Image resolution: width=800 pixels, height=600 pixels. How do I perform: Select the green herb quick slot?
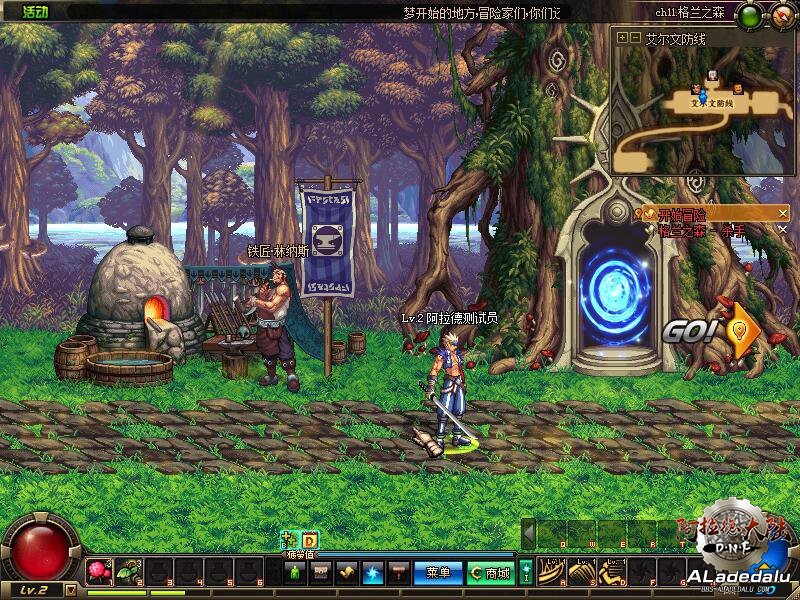(x=125, y=572)
